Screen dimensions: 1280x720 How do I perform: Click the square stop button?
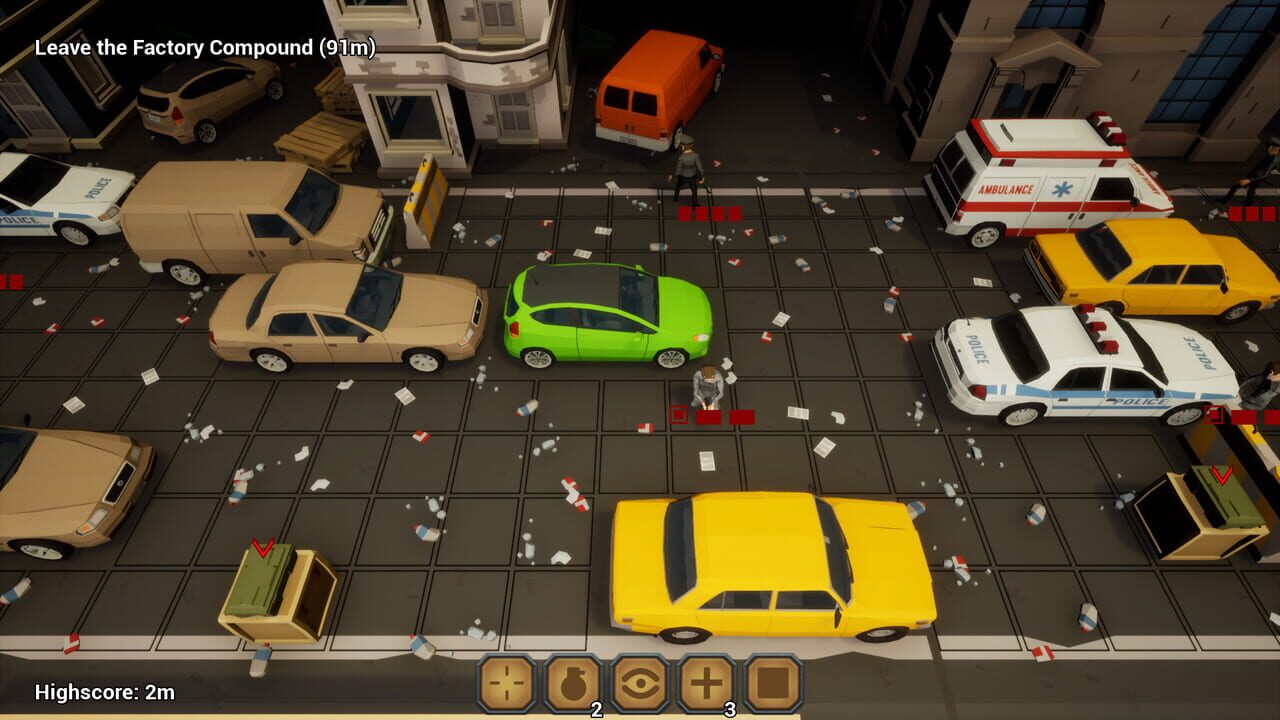773,684
